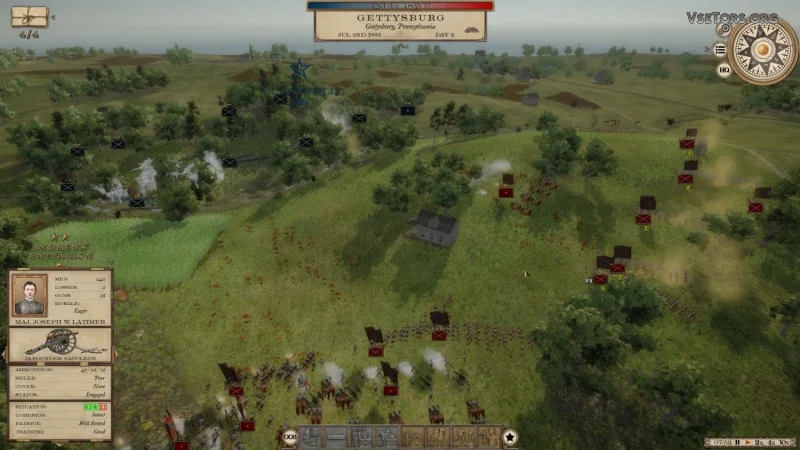Set game speed to 2x
The width and height of the screenshot is (800, 450).
[758, 441]
